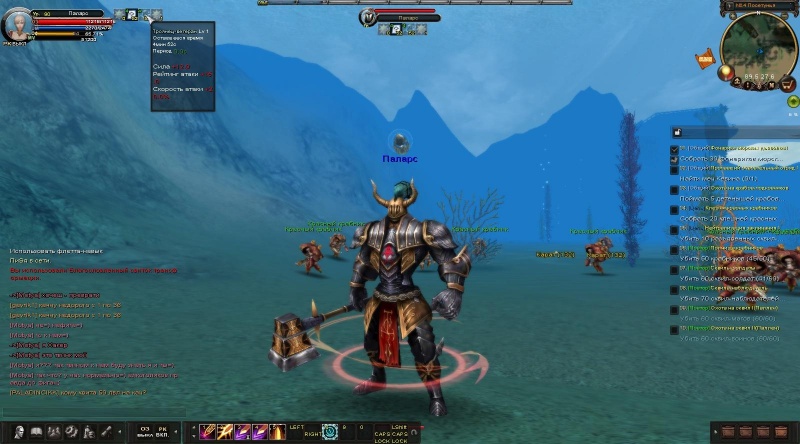
Task: Open the group icon in menu bar
Action: [x=54, y=433]
